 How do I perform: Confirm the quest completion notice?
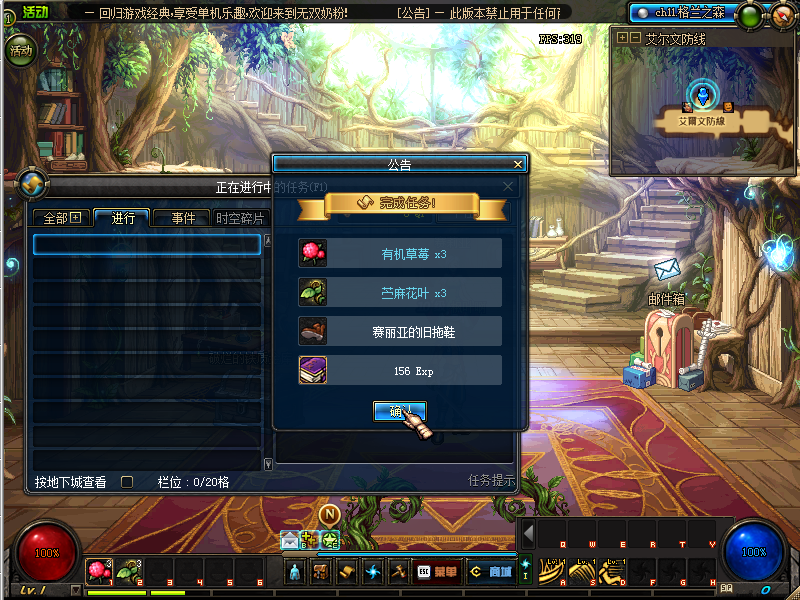tap(399, 411)
